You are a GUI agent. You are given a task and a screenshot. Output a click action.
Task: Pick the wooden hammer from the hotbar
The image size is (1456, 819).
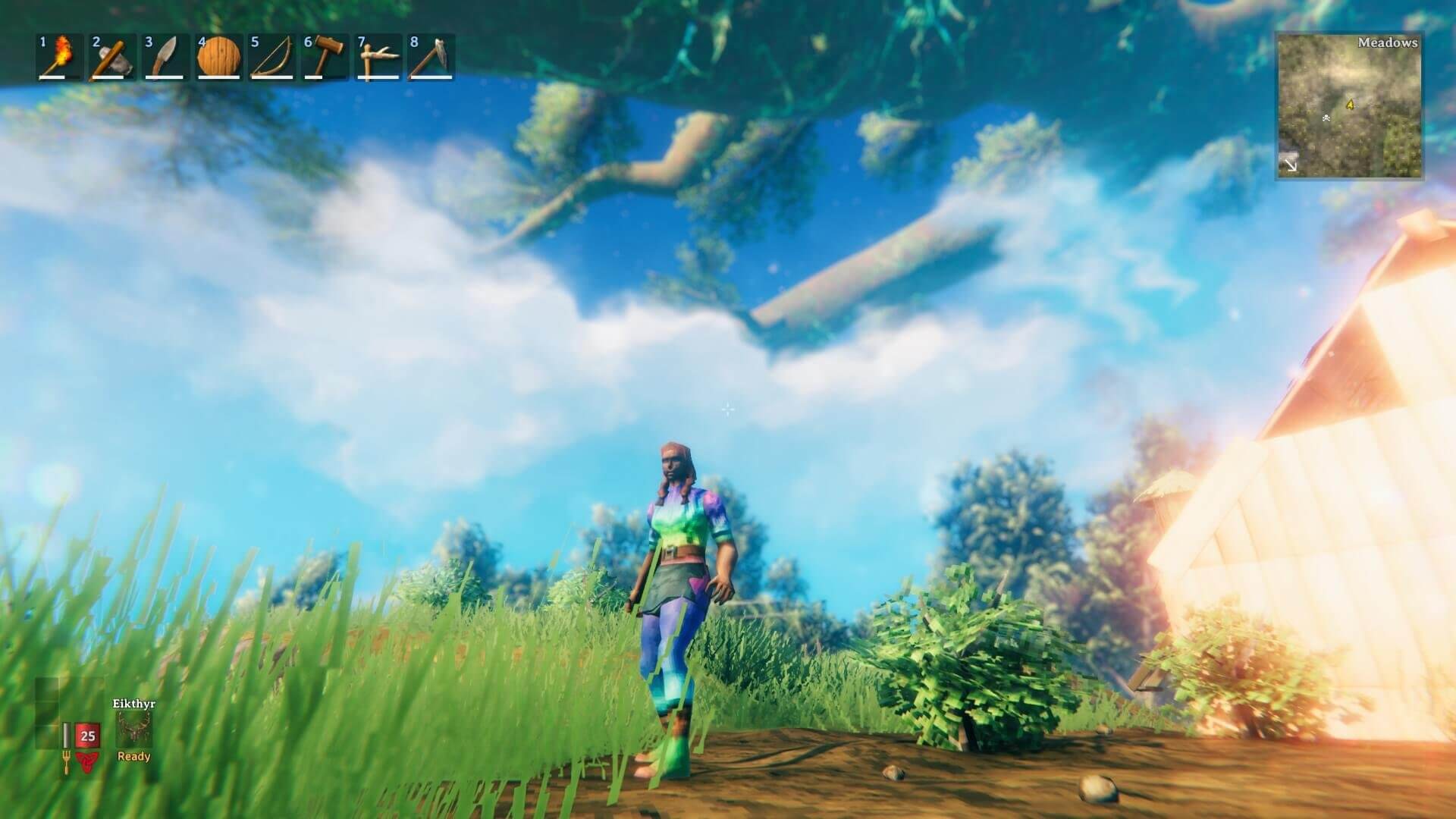(x=325, y=57)
